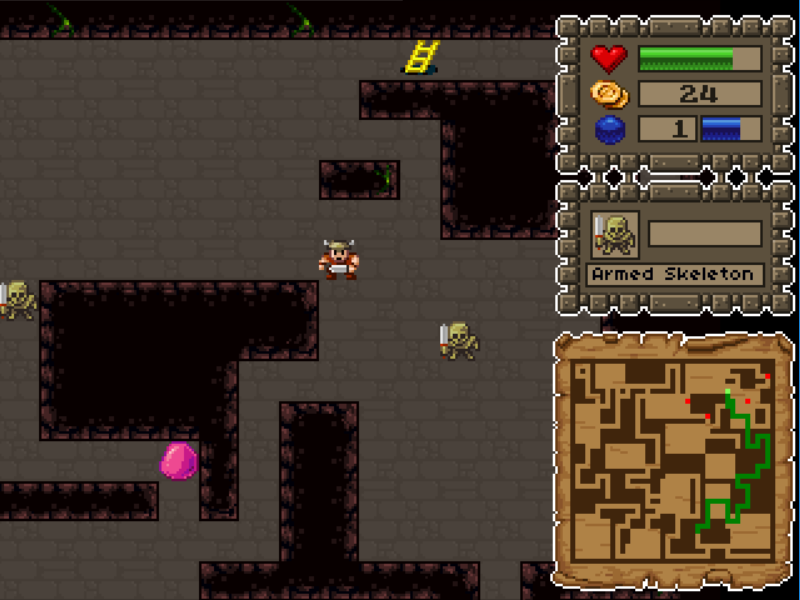Click the dungeon parchment minimap
The image size is (800, 600).
673,460
